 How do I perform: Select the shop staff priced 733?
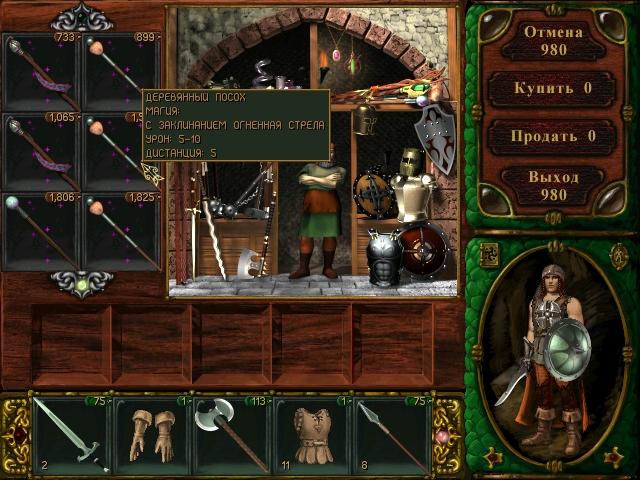pyautogui.click(x=42, y=72)
